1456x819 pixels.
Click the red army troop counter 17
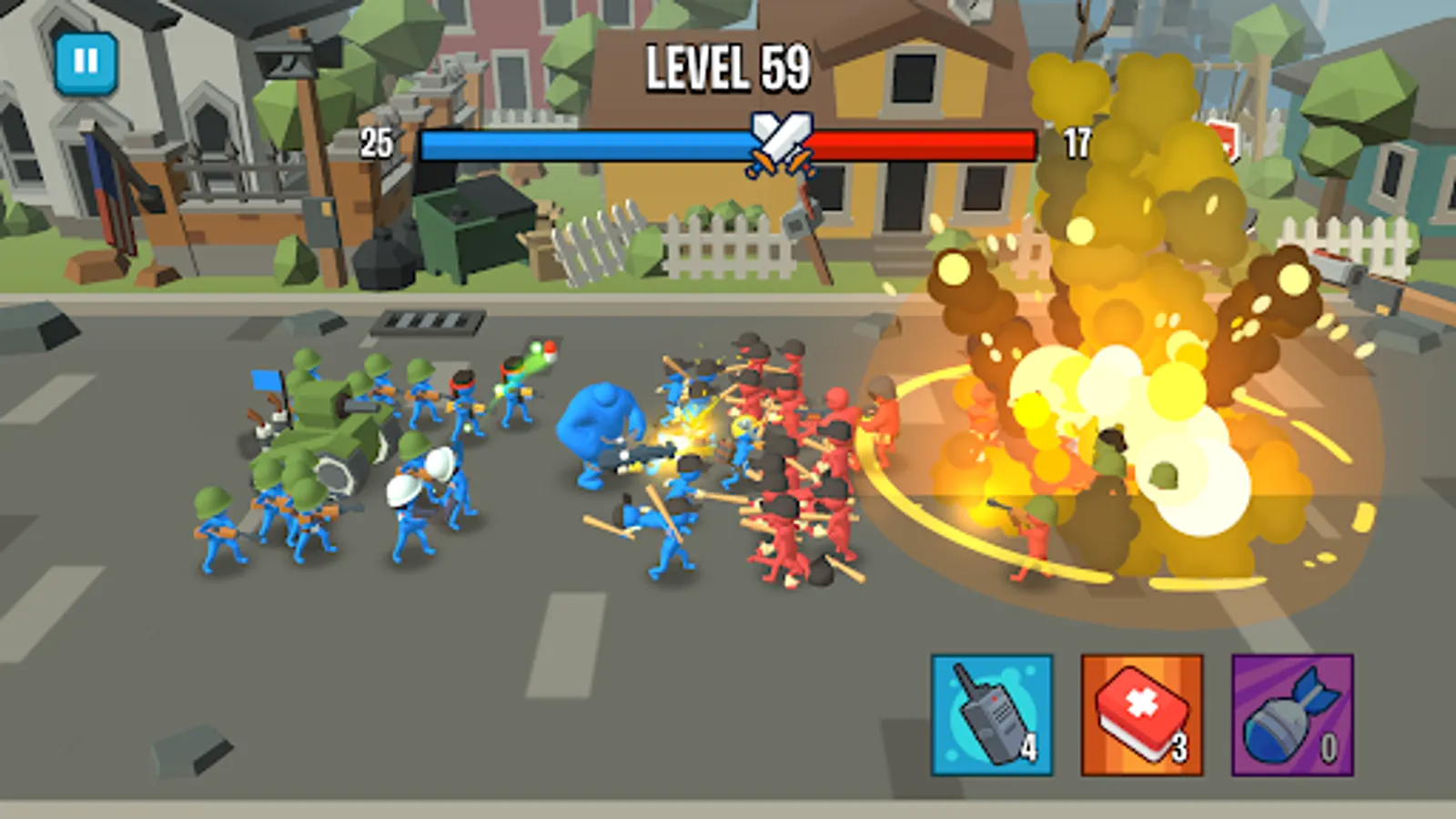coord(1077,141)
